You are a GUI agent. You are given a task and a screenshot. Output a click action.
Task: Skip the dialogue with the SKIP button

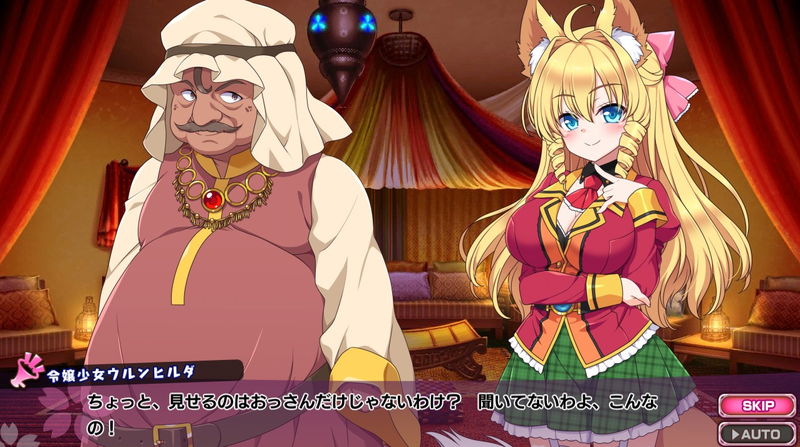coord(758,405)
